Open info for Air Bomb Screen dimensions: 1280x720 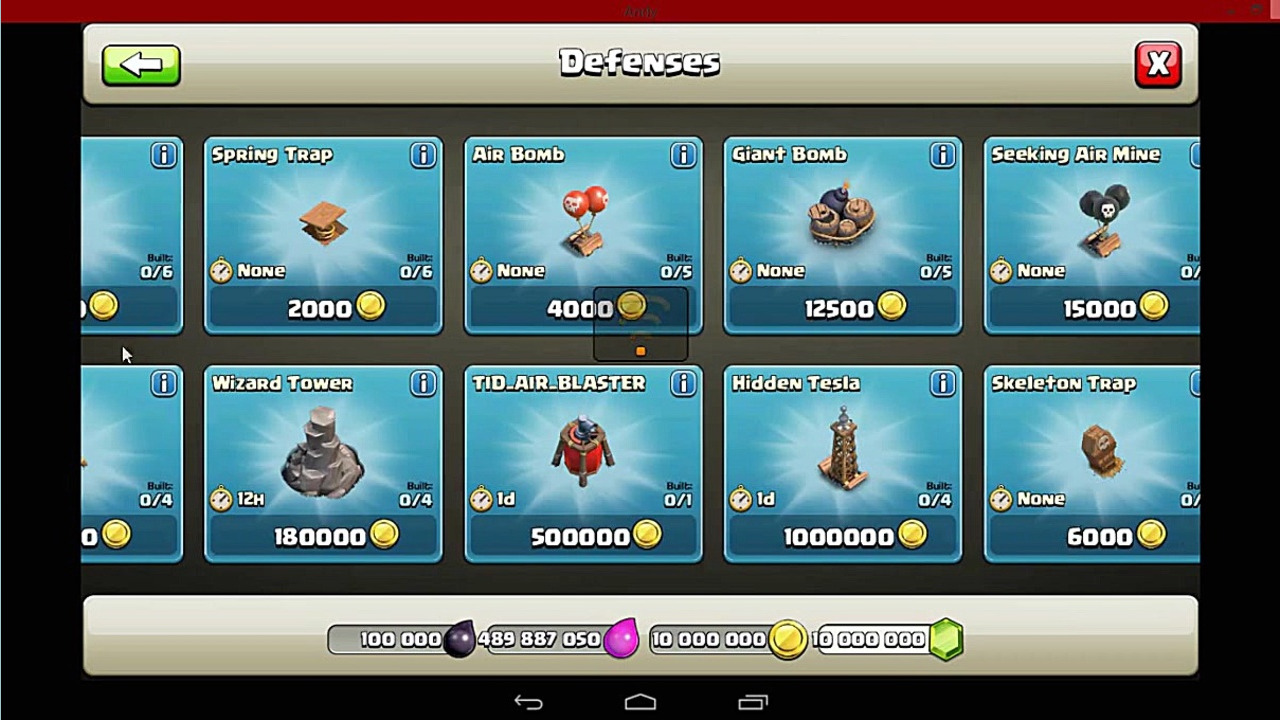coord(683,155)
